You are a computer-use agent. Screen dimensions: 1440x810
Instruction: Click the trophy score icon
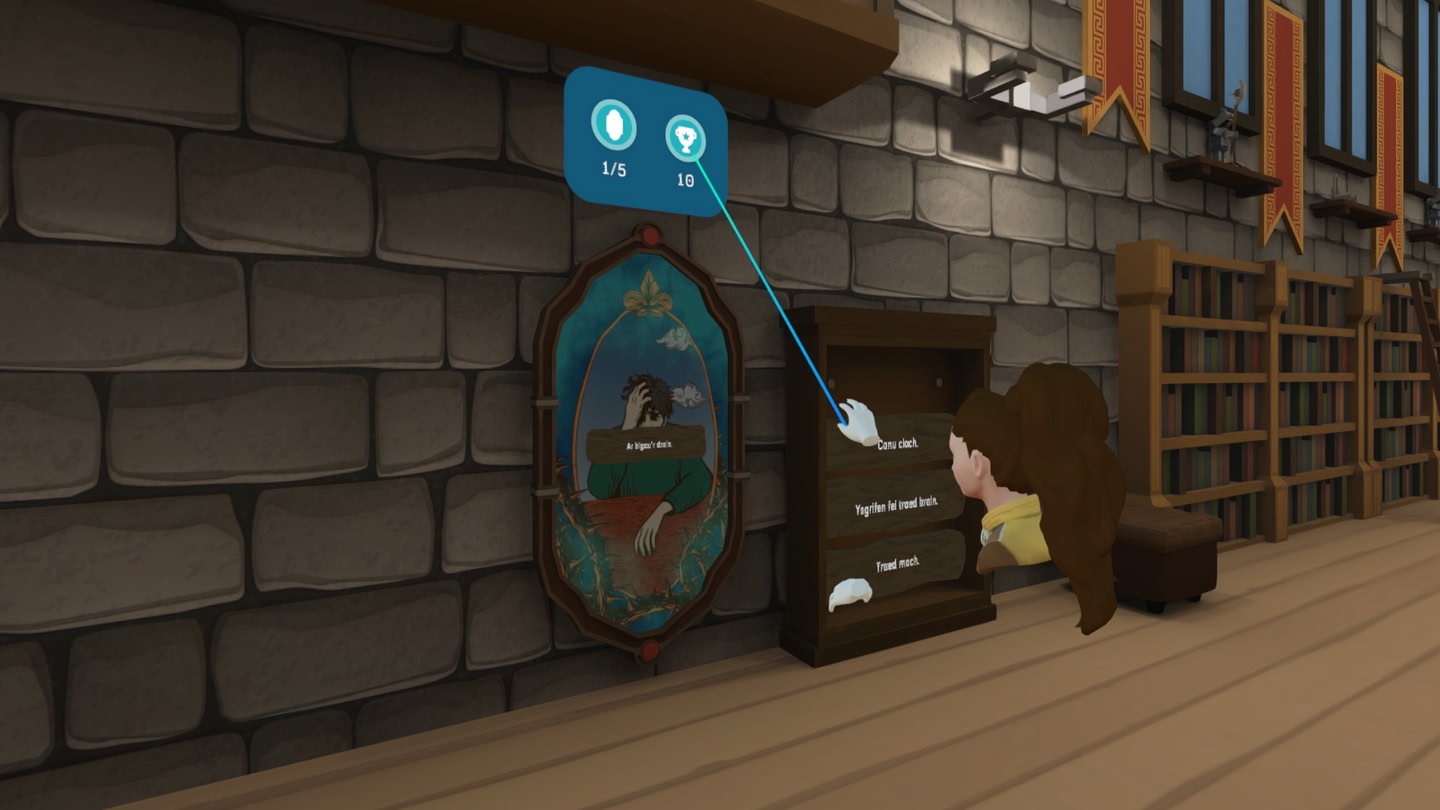coord(686,139)
